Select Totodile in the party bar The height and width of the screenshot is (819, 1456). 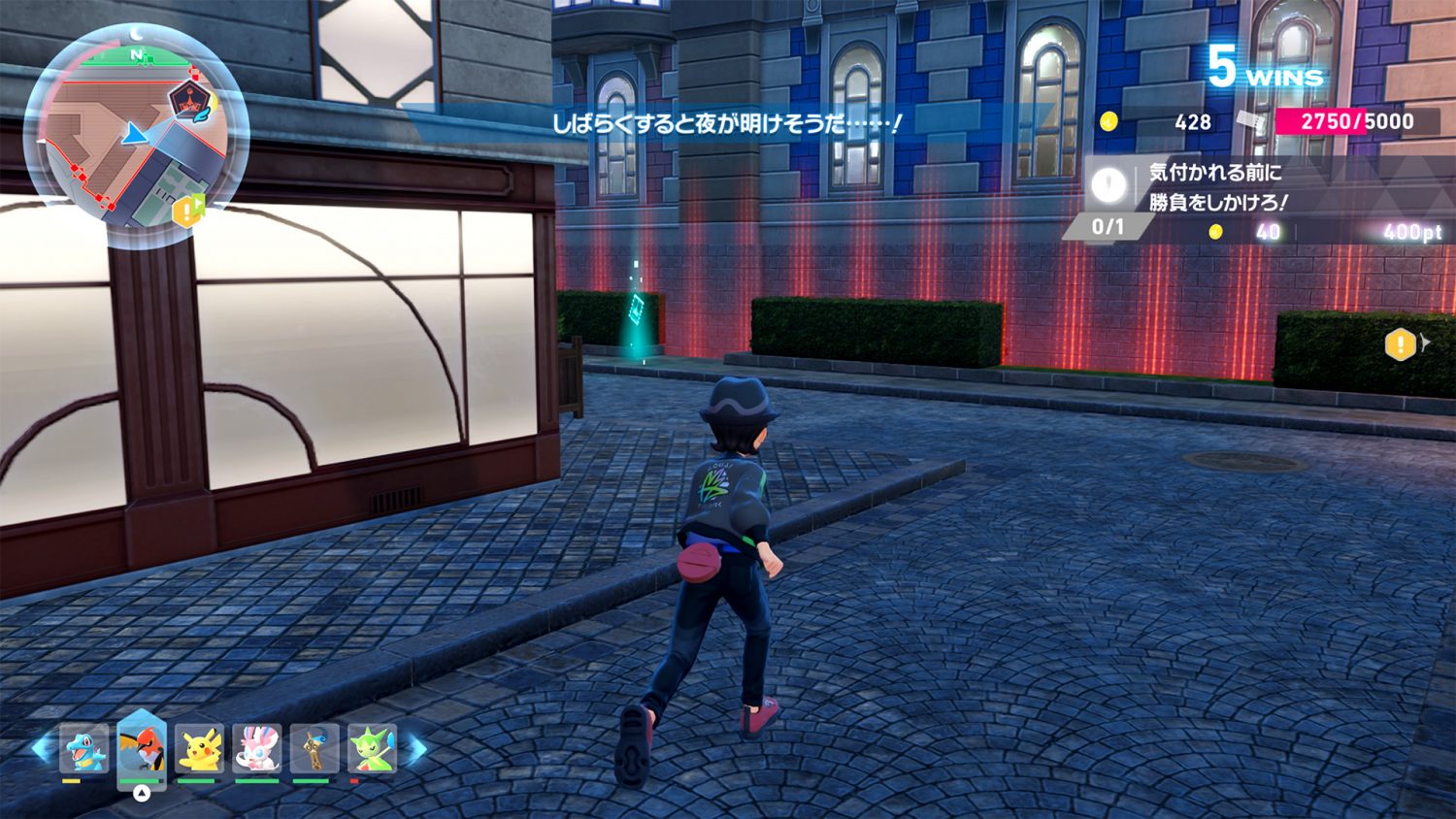[x=84, y=749]
